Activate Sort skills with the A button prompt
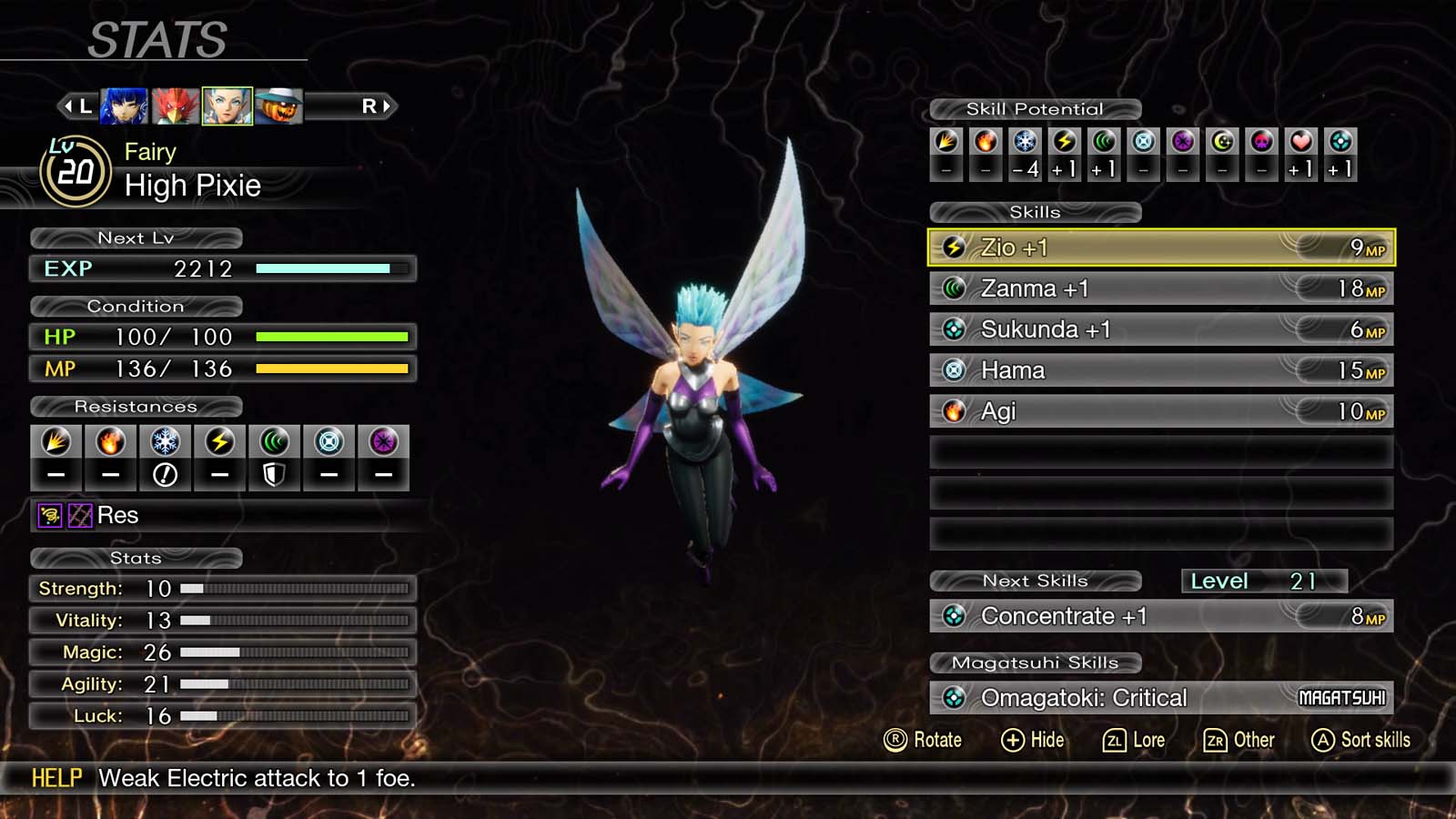Viewport: 1456px width, 819px height. point(1360,740)
